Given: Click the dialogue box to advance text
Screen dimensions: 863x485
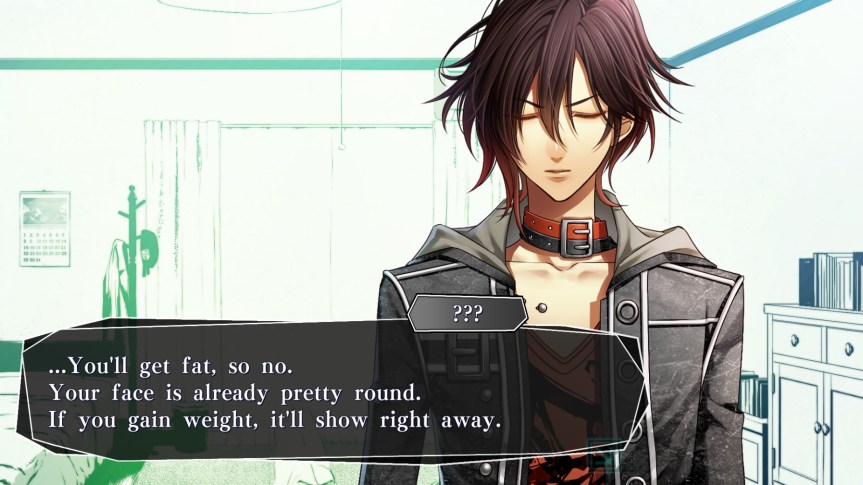Looking at the screenshot, I should click(x=330, y=391).
